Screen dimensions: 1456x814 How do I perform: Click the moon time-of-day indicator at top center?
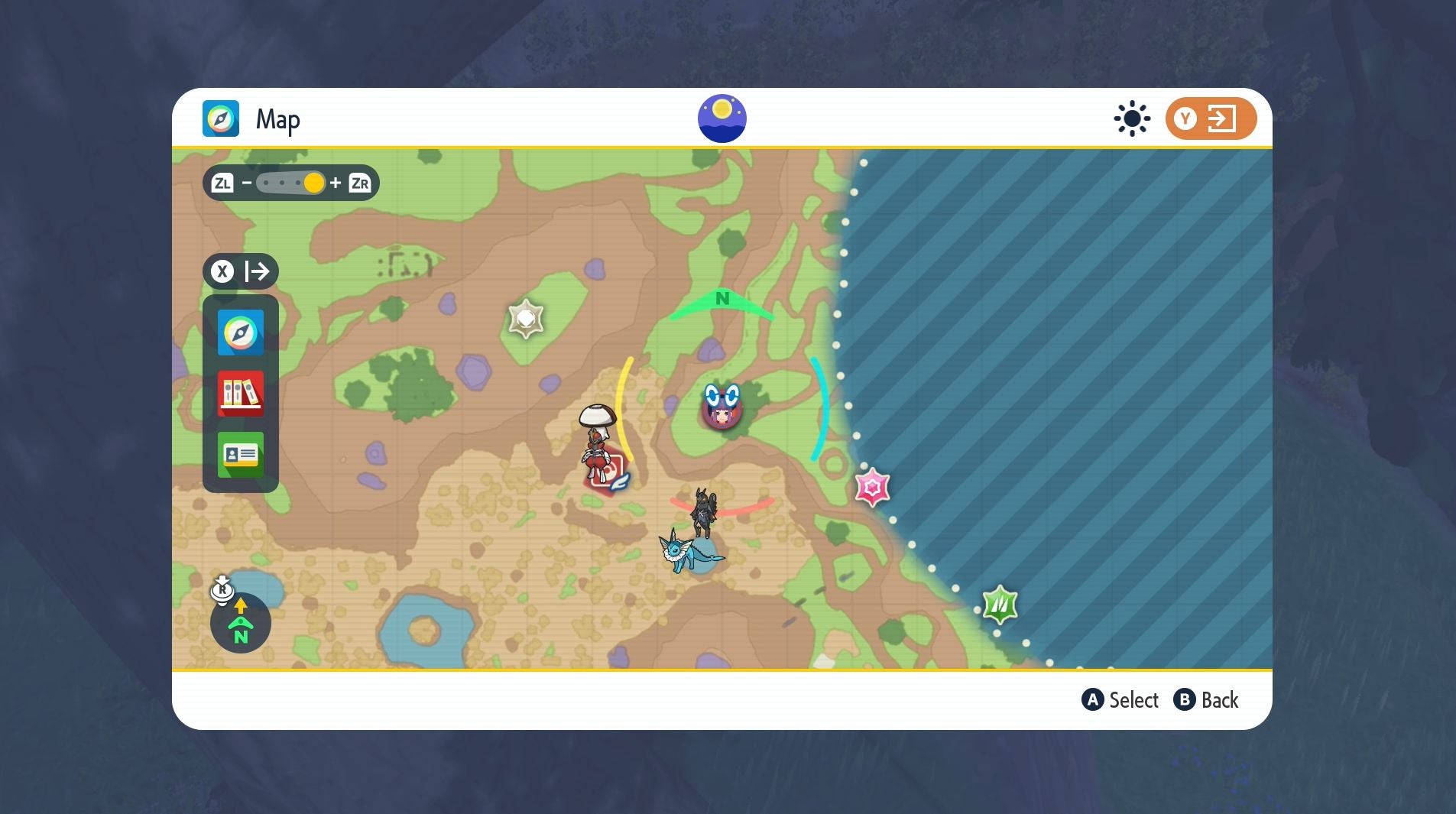(722, 117)
